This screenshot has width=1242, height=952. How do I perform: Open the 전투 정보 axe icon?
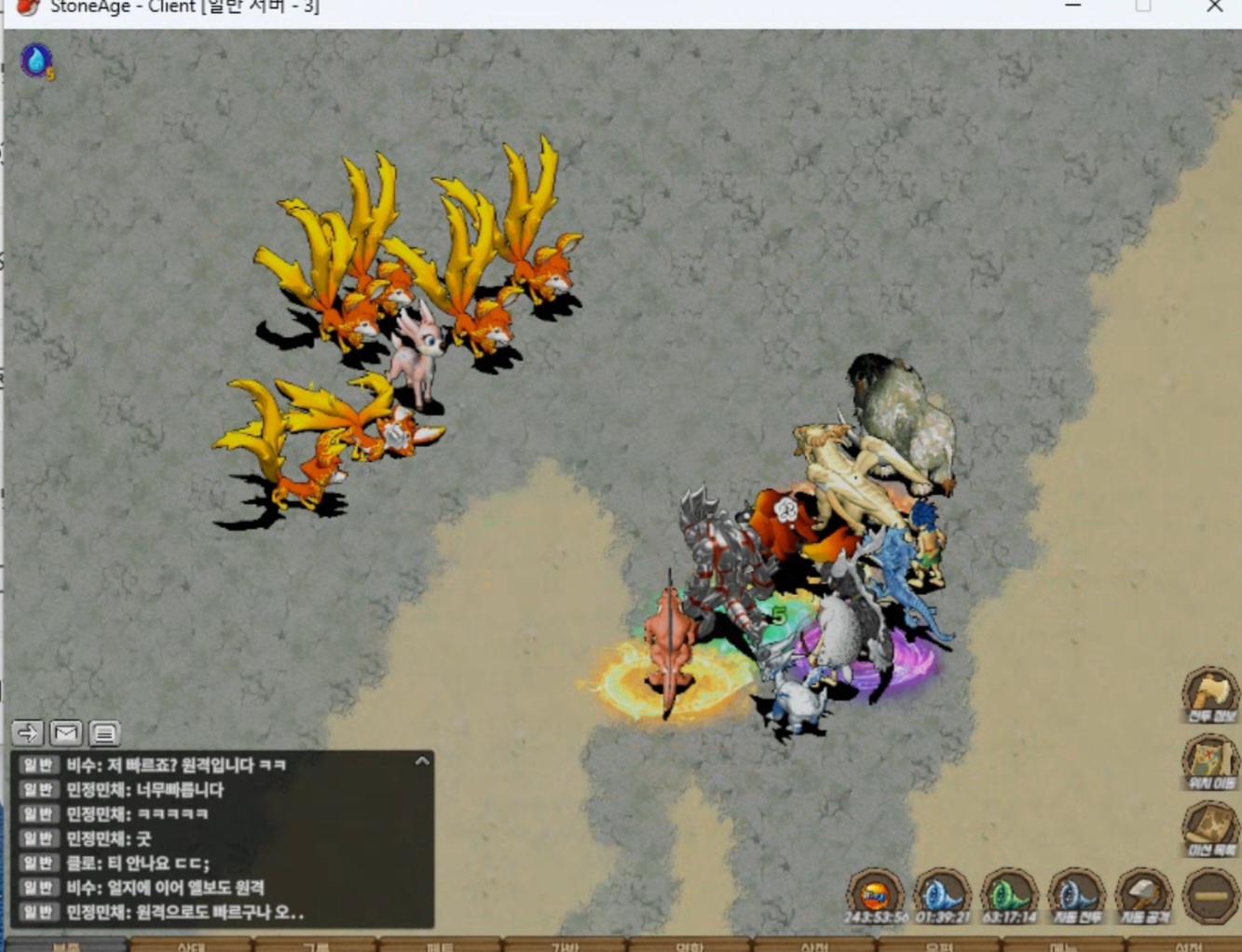click(x=1209, y=695)
